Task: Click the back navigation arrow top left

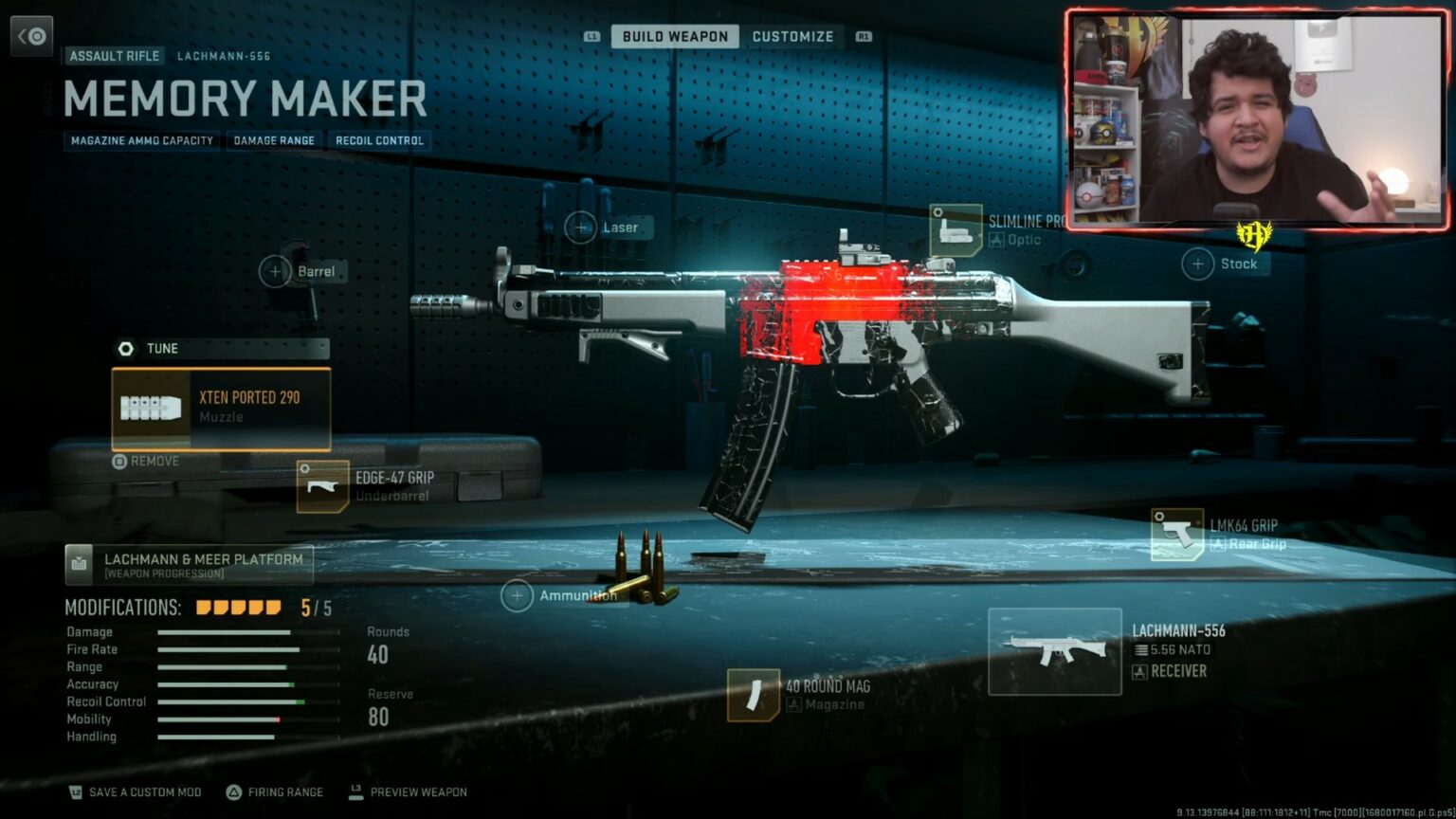Action: tap(31, 35)
